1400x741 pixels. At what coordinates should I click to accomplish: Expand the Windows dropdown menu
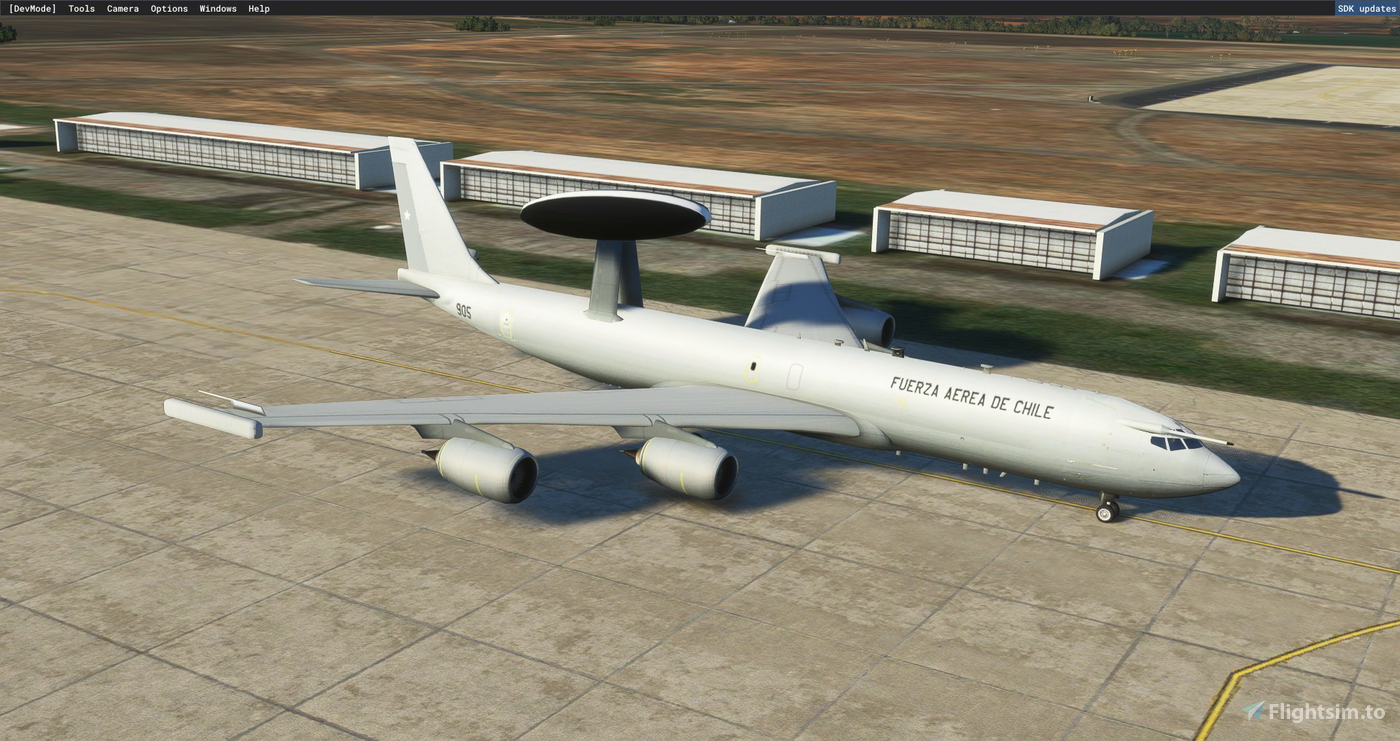217,8
